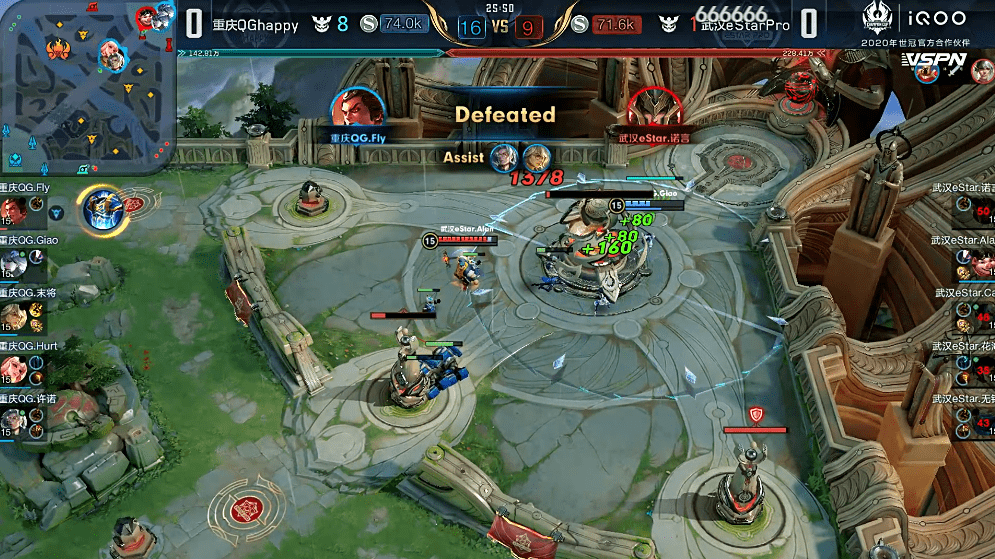Select the 重庆QG.Giao player row portrait
This screenshot has height=559, width=995.
pos(13,263)
